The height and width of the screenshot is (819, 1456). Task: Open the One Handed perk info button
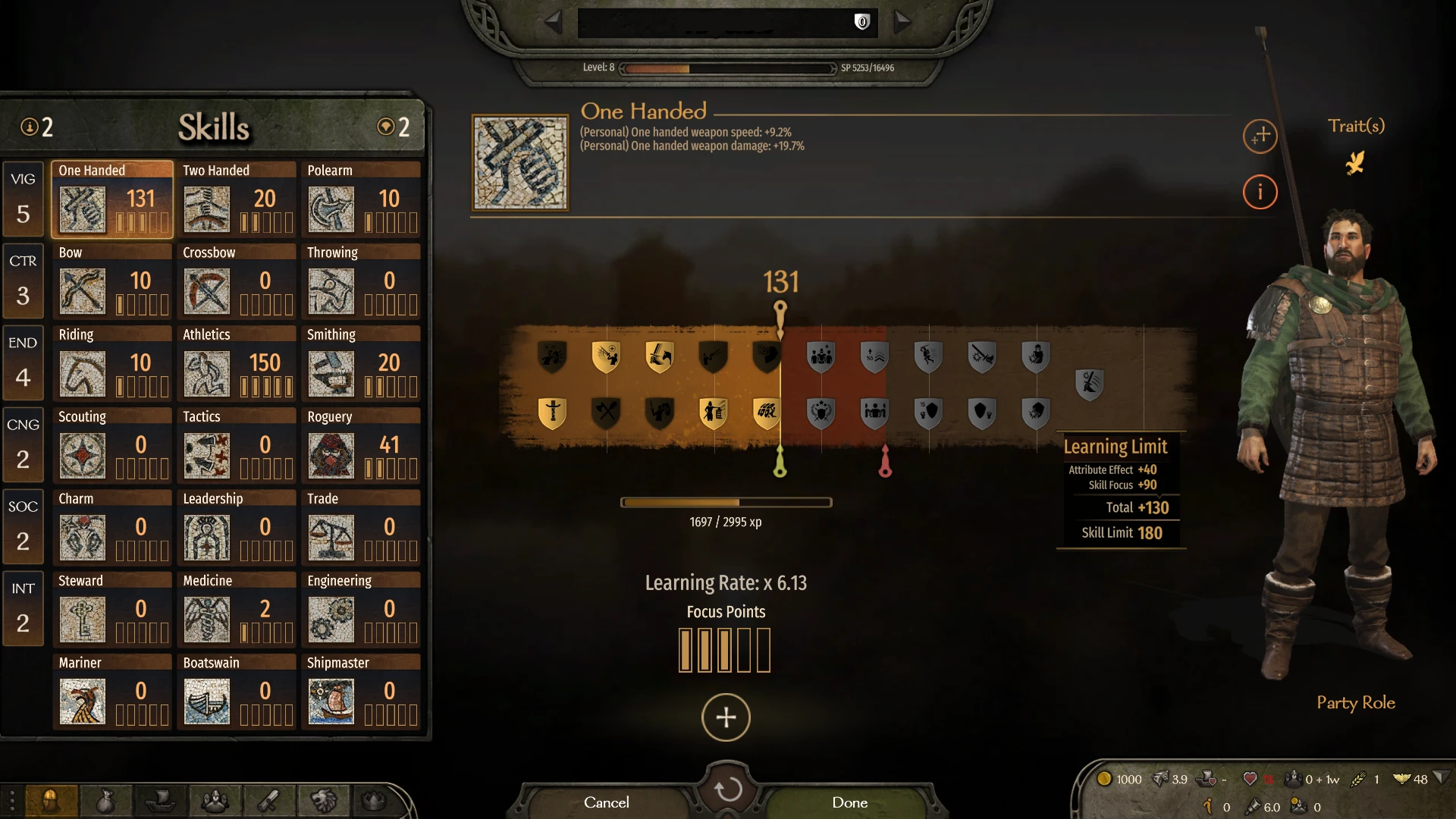[x=1260, y=192]
